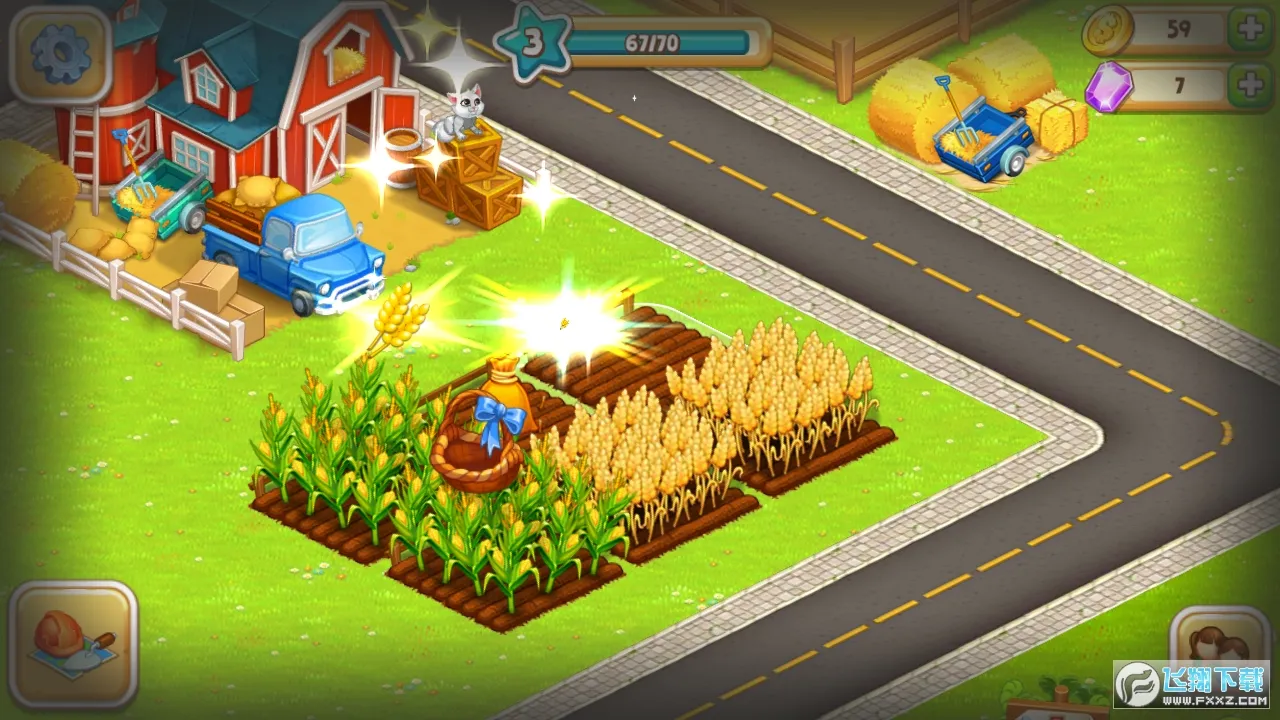The width and height of the screenshot is (1280, 720).
Task: Buy more purple gems with plus button
Action: [1250, 86]
